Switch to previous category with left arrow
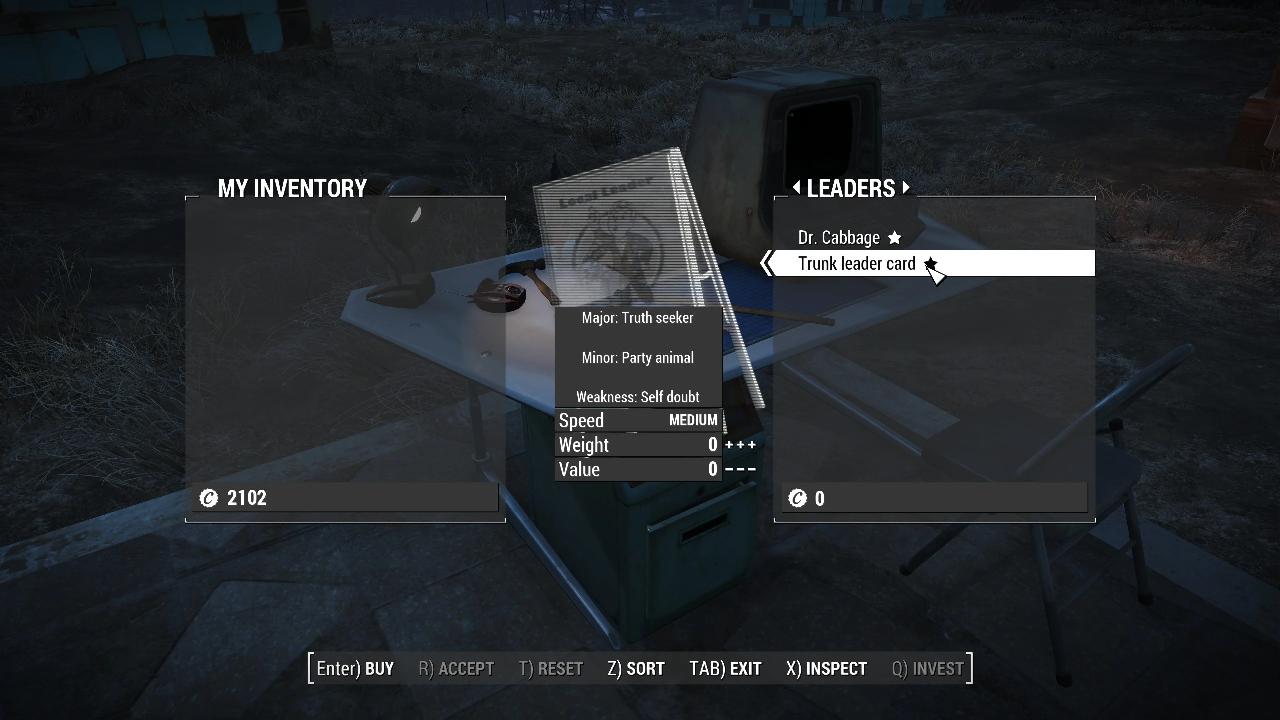 tap(796, 187)
